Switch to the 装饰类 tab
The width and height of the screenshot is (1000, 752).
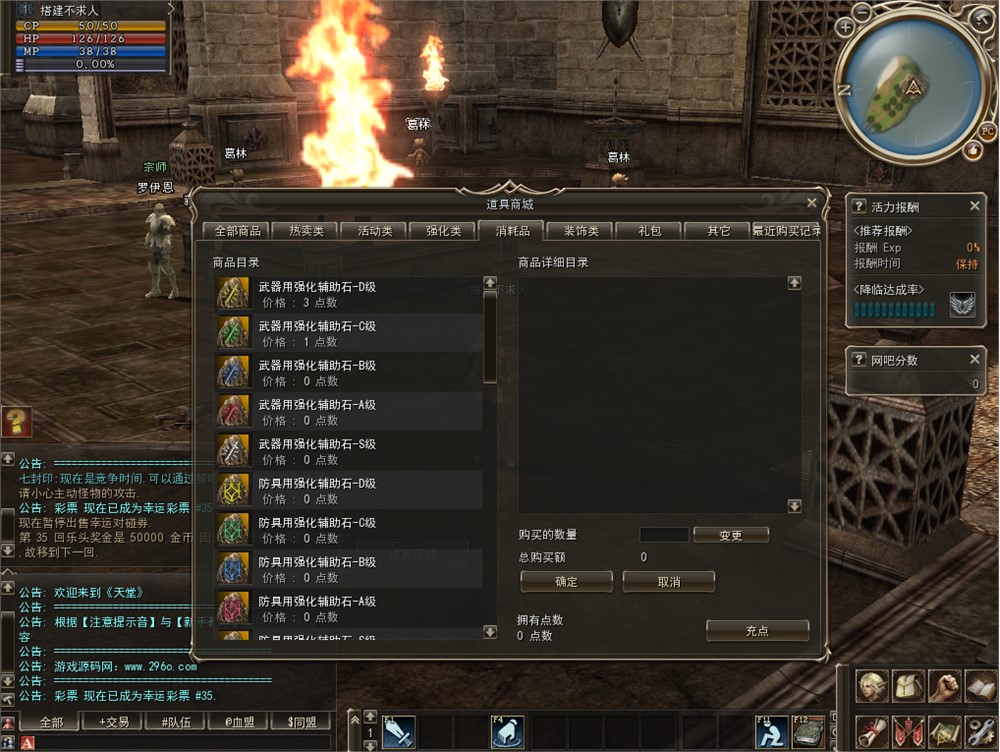[580, 231]
